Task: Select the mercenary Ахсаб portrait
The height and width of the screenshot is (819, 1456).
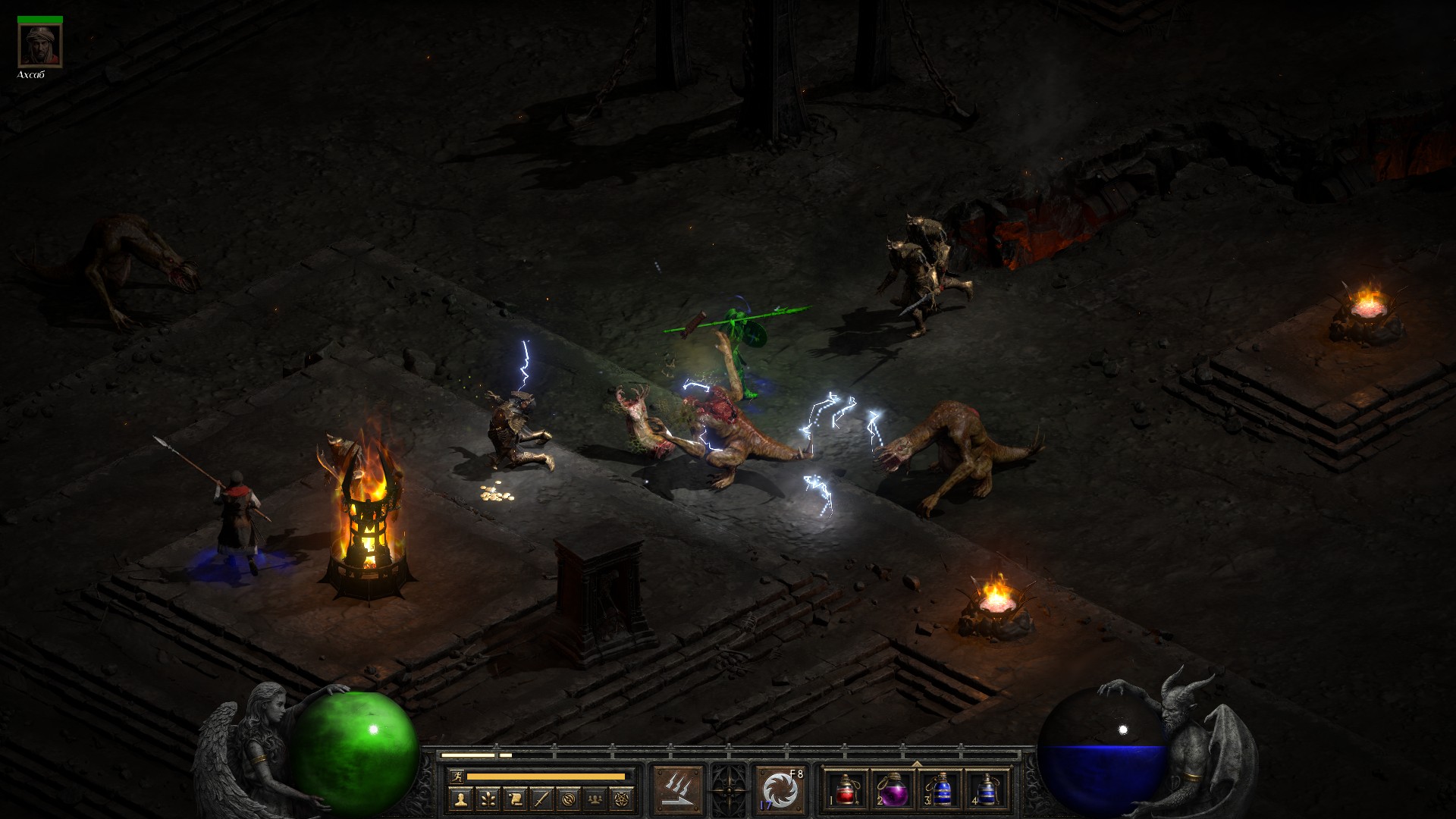Action: [40, 46]
